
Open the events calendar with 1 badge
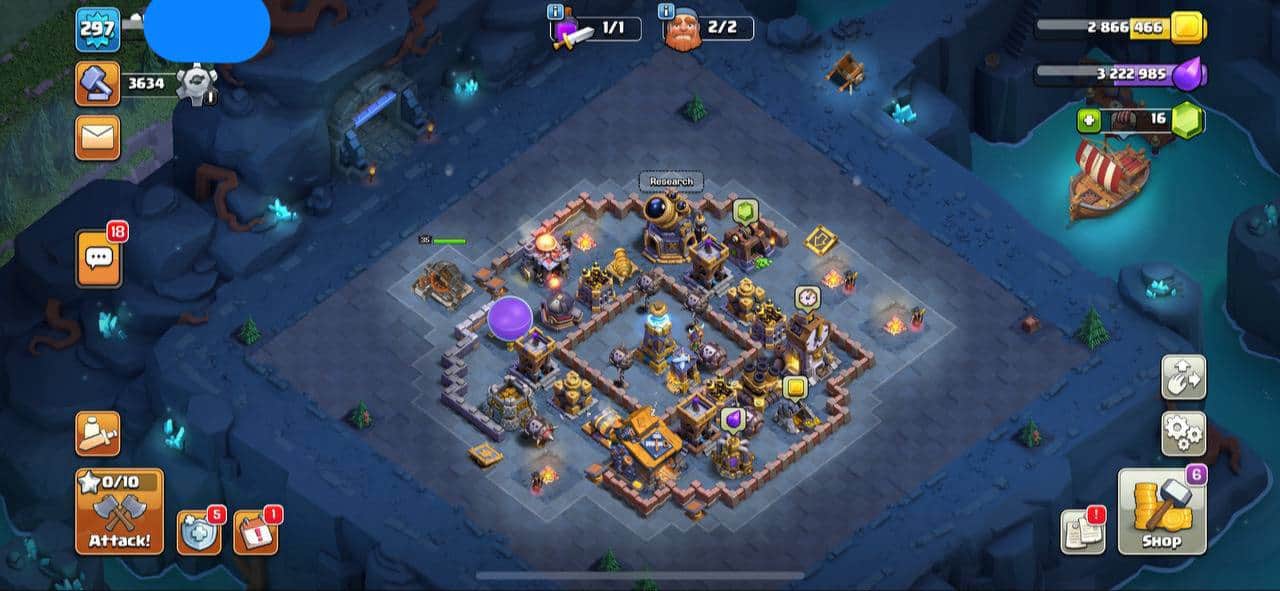tap(255, 532)
